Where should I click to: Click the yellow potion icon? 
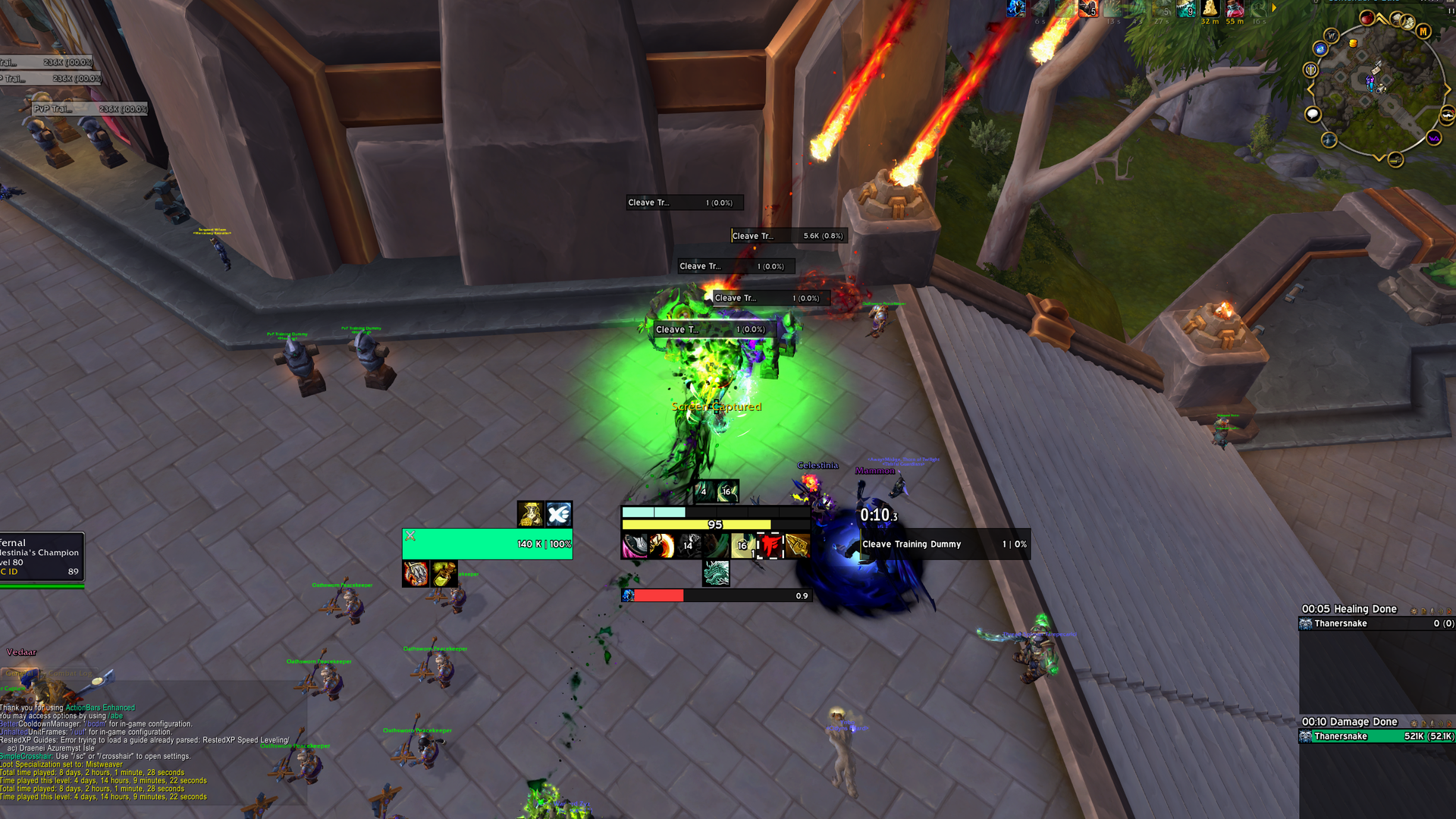point(444,574)
